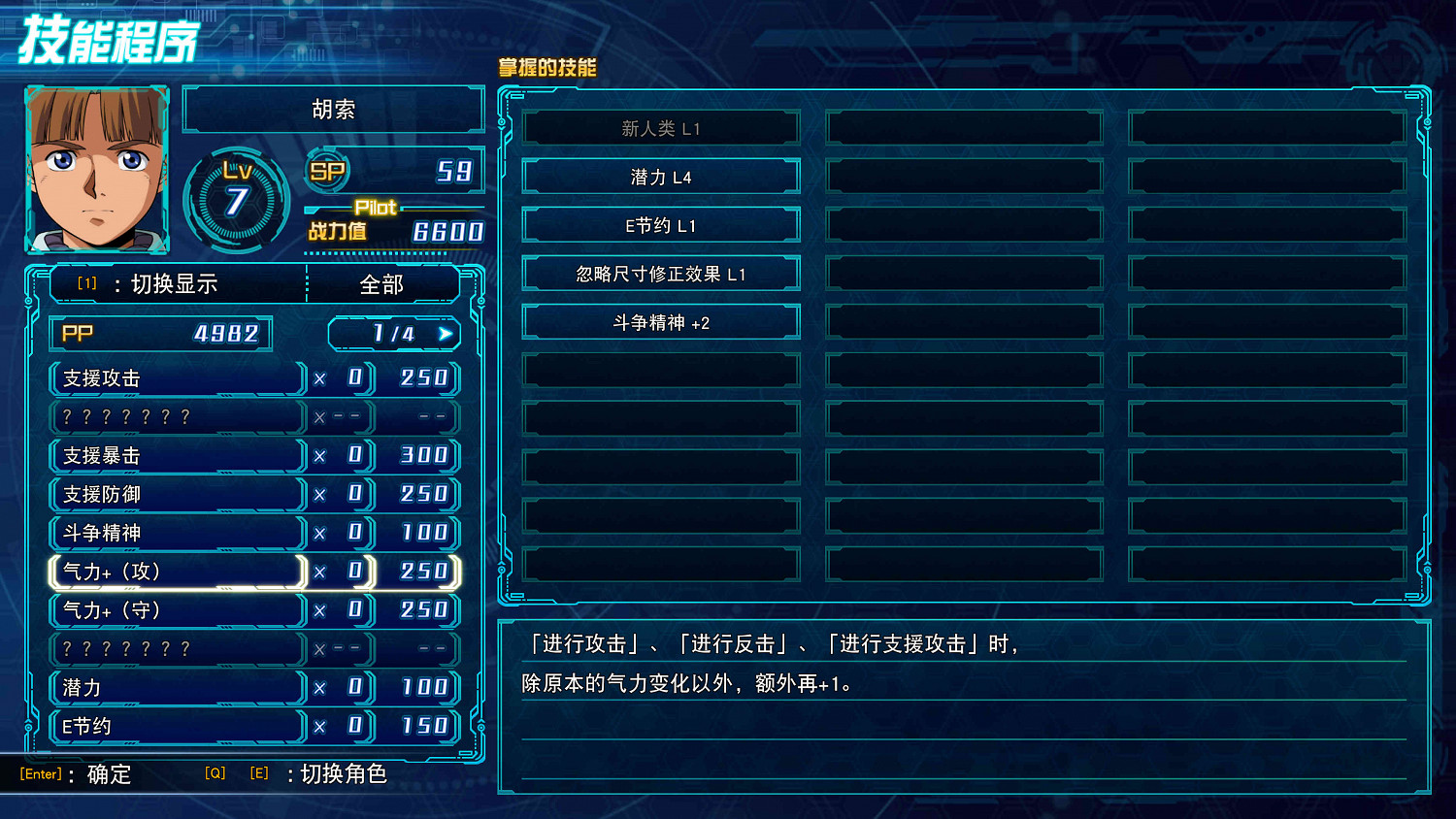Select 支援暴击 skill entry
This screenshot has width=1456, height=819.
pos(177,455)
